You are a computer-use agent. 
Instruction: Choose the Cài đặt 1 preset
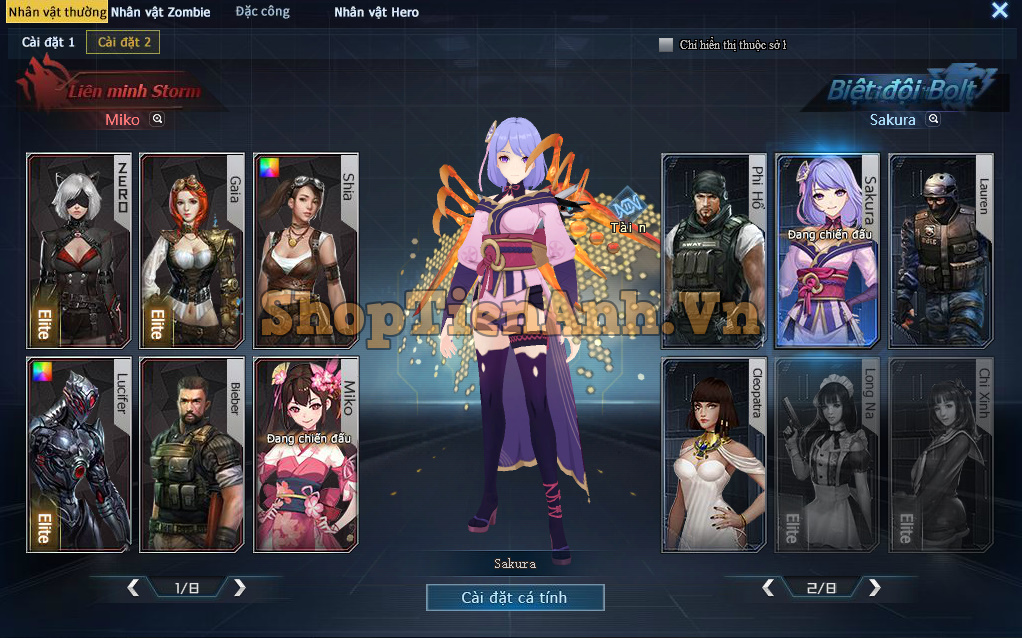coord(48,42)
